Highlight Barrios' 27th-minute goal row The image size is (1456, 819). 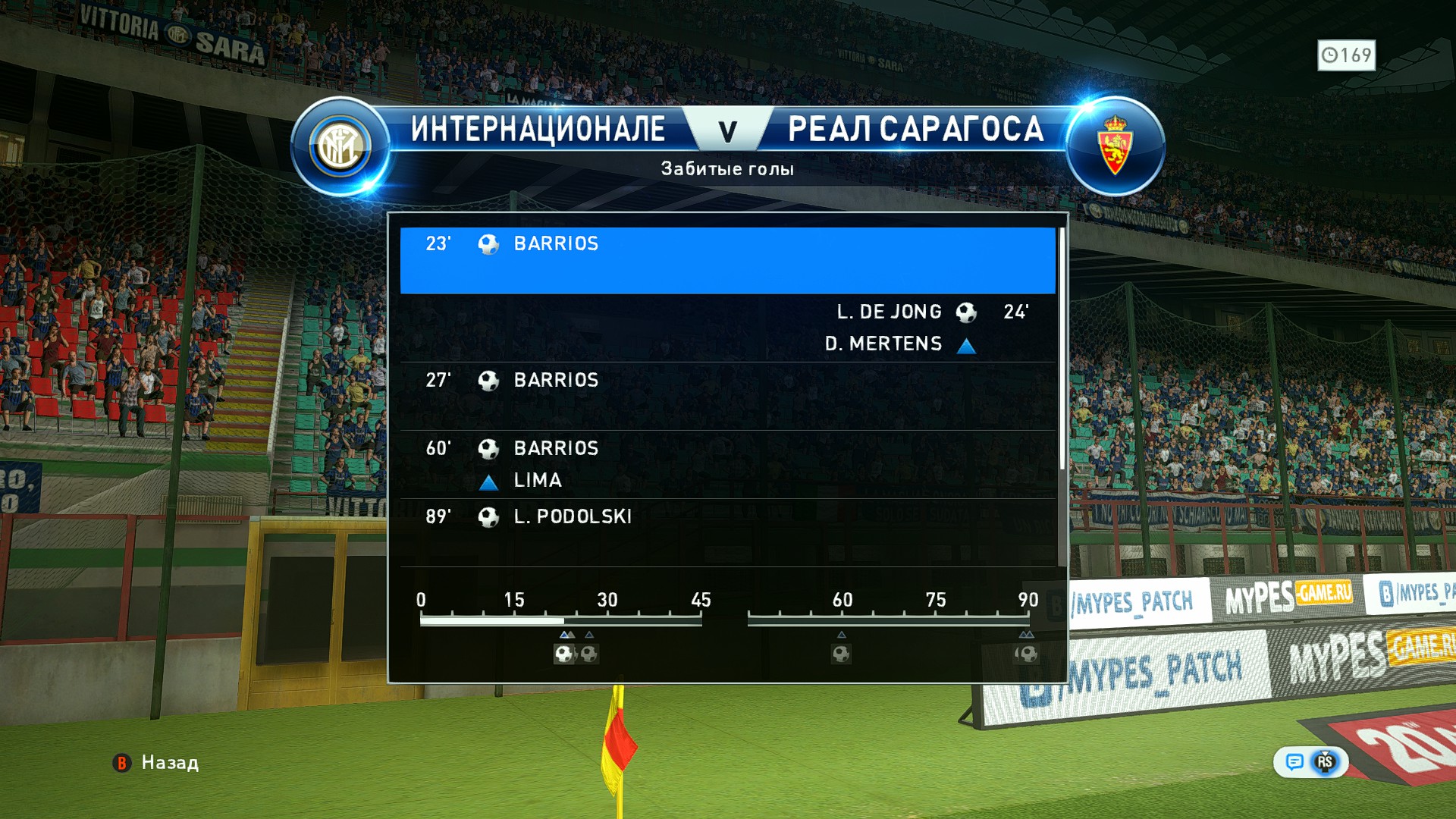(726, 396)
